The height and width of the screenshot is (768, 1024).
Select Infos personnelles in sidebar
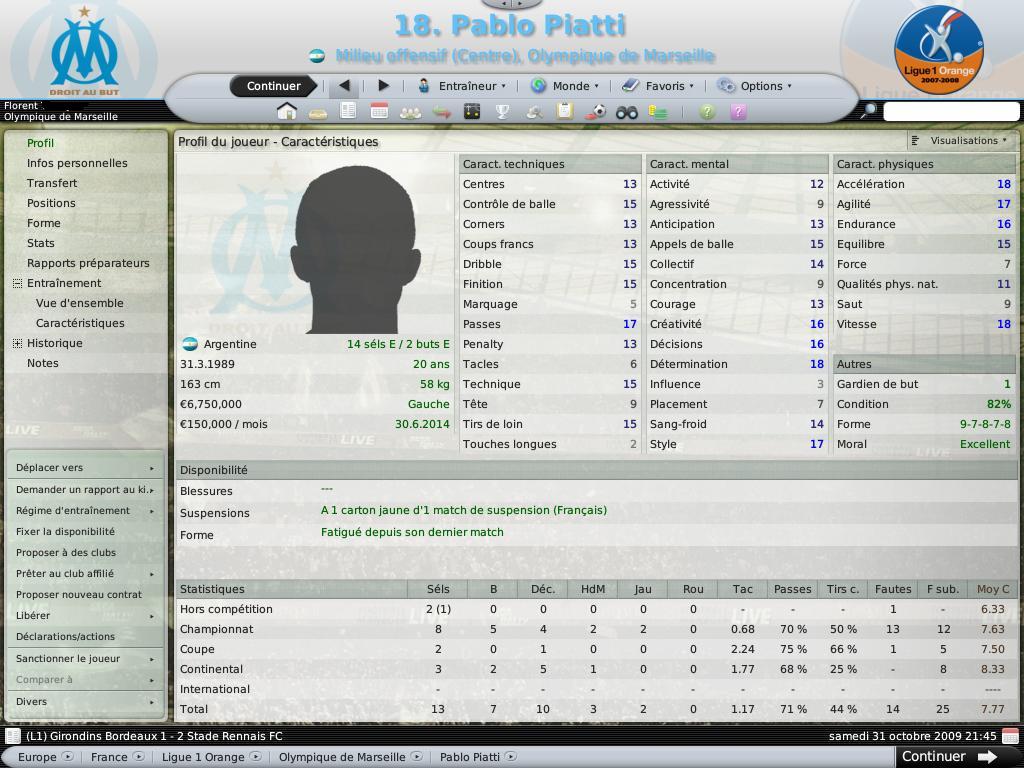tap(77, 163)
